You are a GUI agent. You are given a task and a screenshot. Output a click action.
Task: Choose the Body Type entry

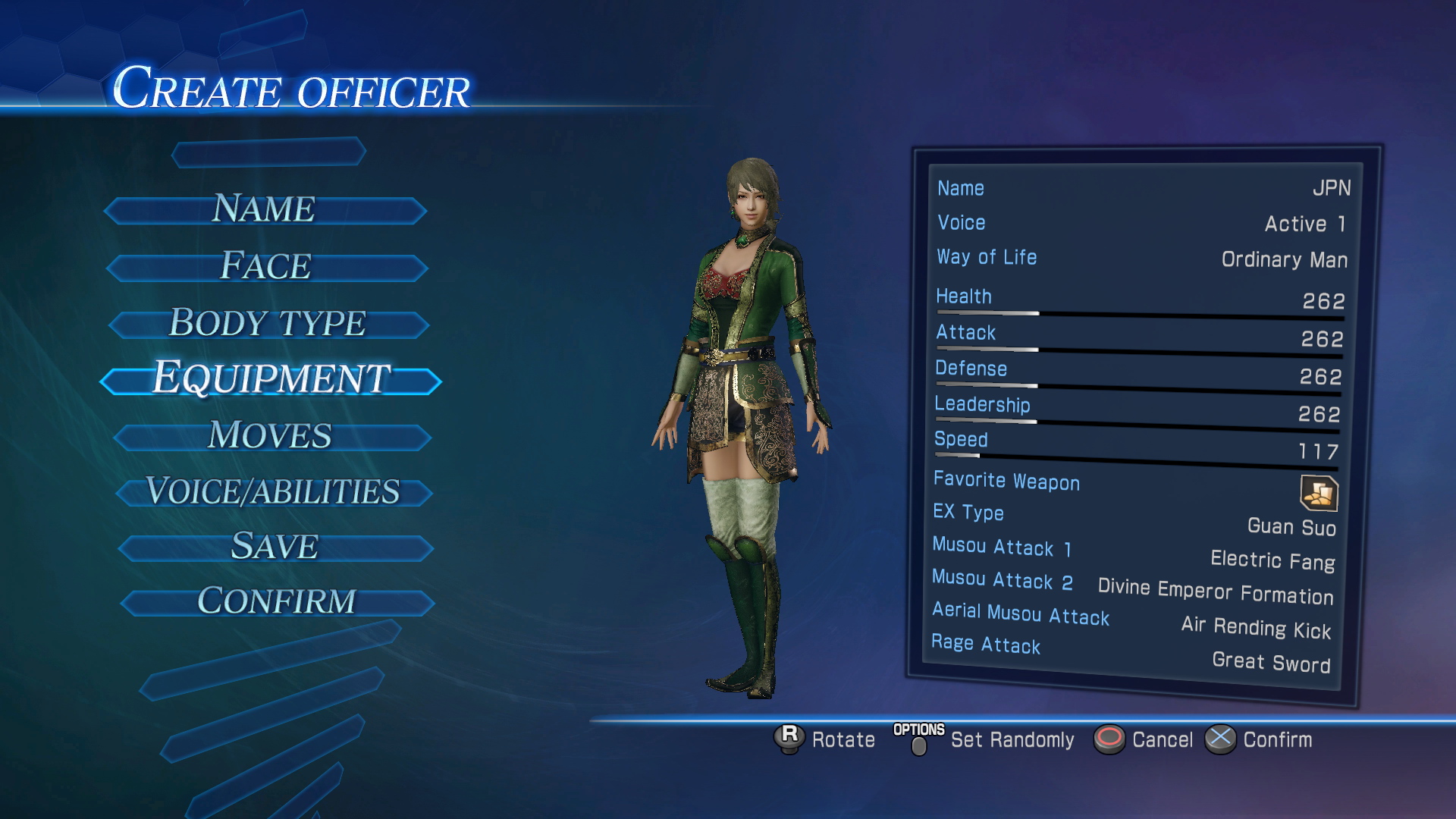[268, 323]
